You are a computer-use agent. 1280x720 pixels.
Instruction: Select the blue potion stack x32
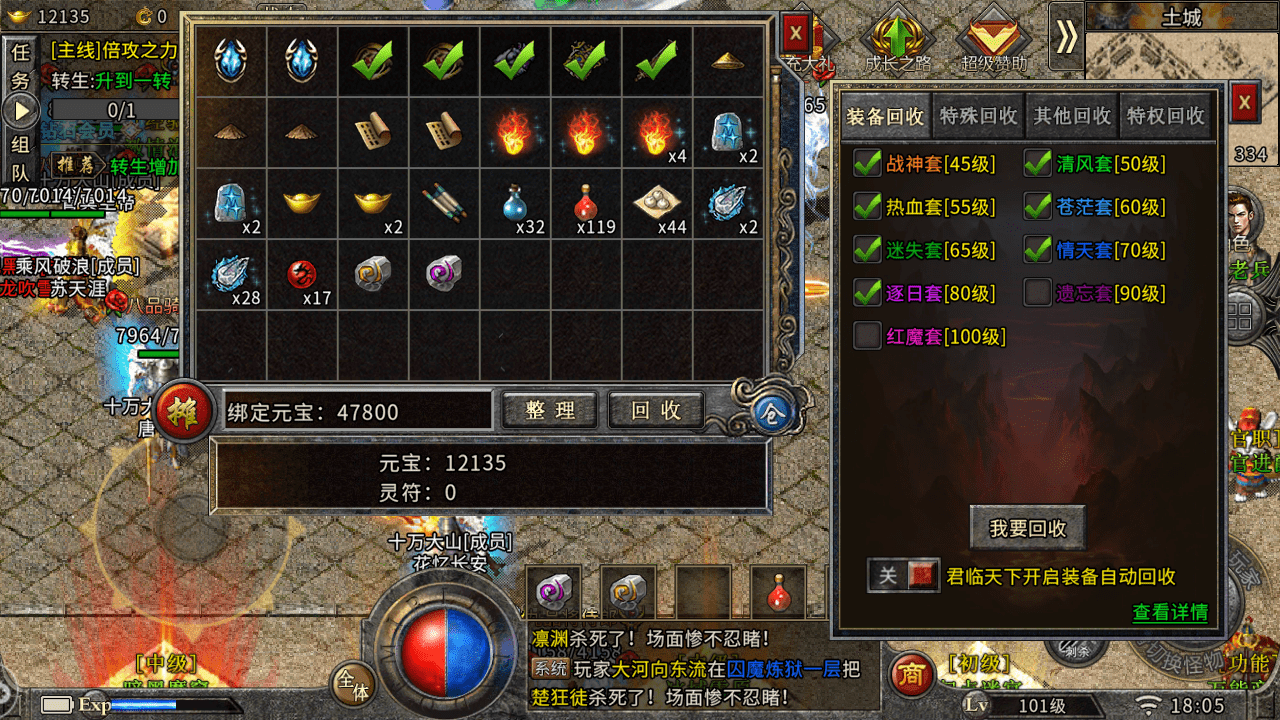point(516,203)
